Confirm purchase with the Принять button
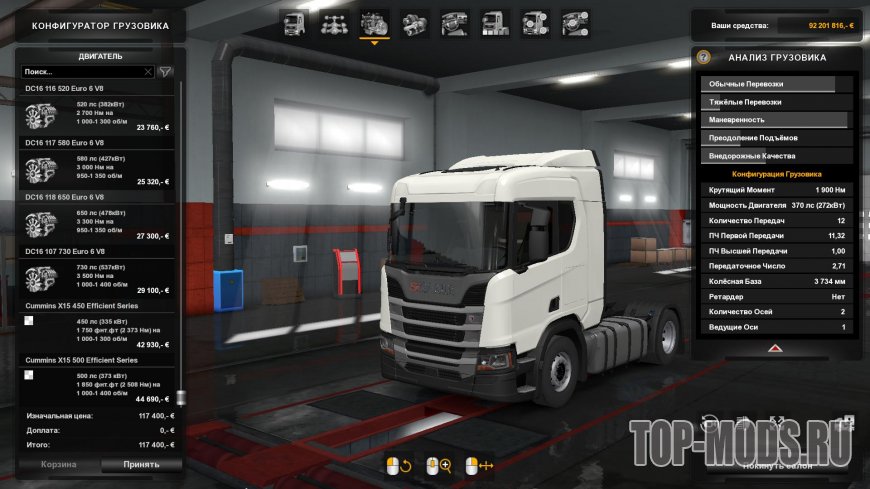The height and width of the screenshot is (489, 870). [x=141, y=465]
